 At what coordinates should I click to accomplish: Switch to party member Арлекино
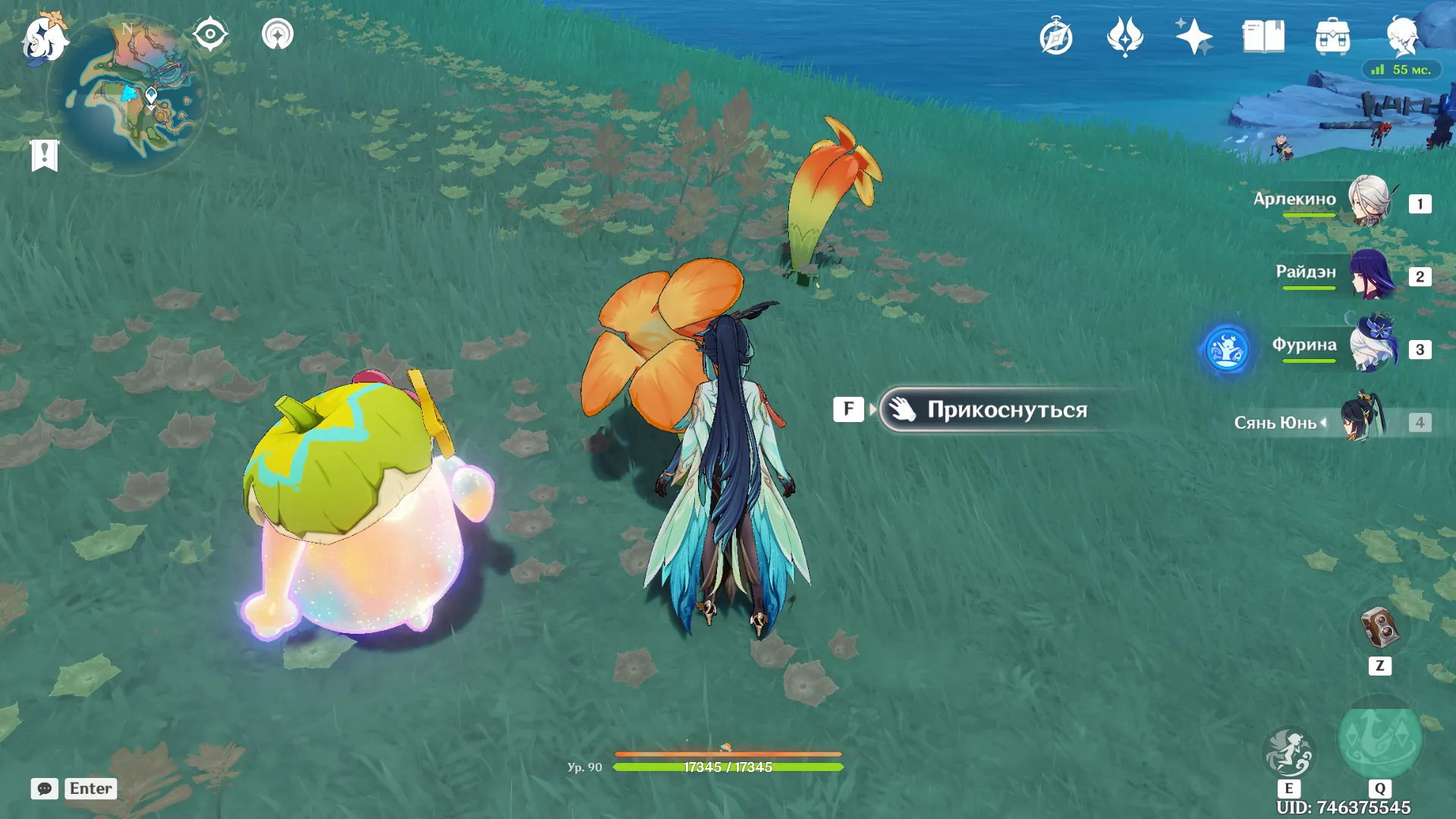tap(1370, 202)
